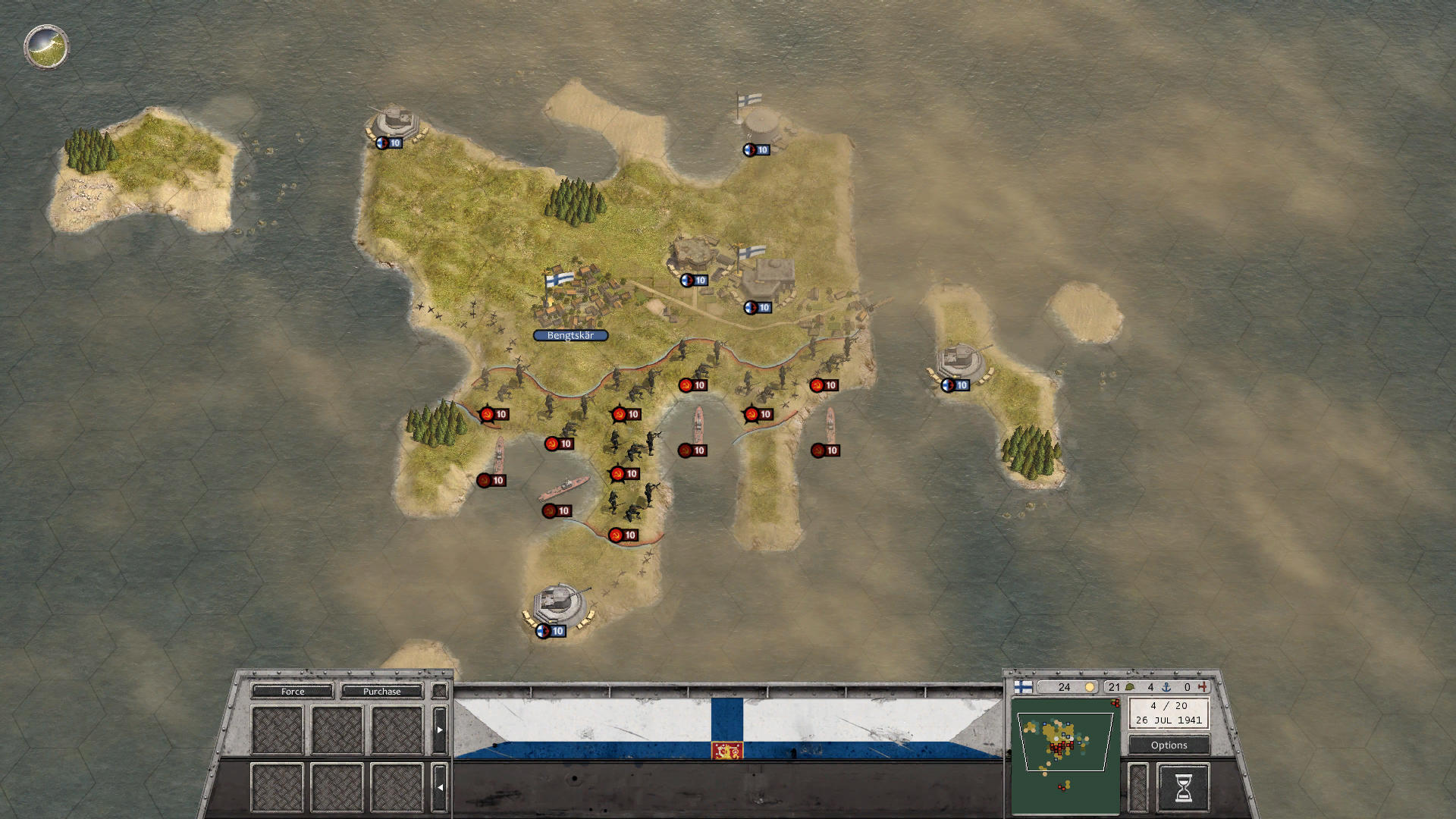Viewport: 1456px width, 819px height.
Task: Open the Options menu
Action: click(x=1169, y=745)
